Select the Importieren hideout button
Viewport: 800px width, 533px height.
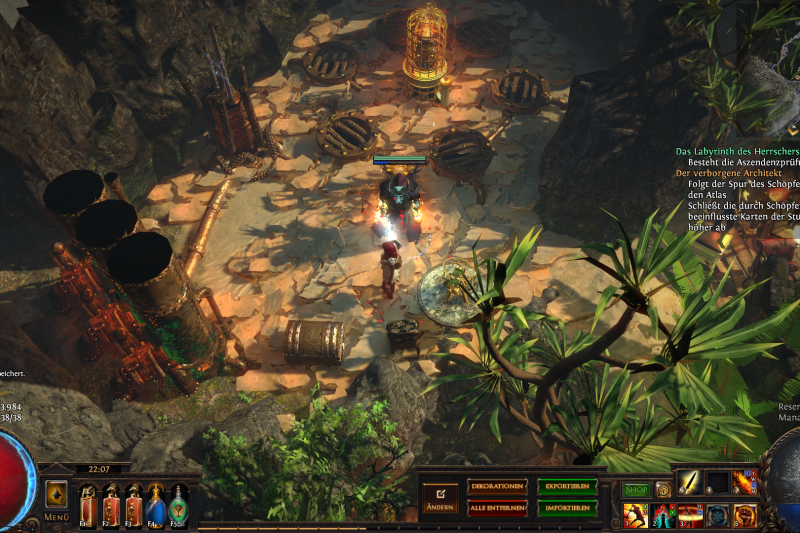click(567, 506)
